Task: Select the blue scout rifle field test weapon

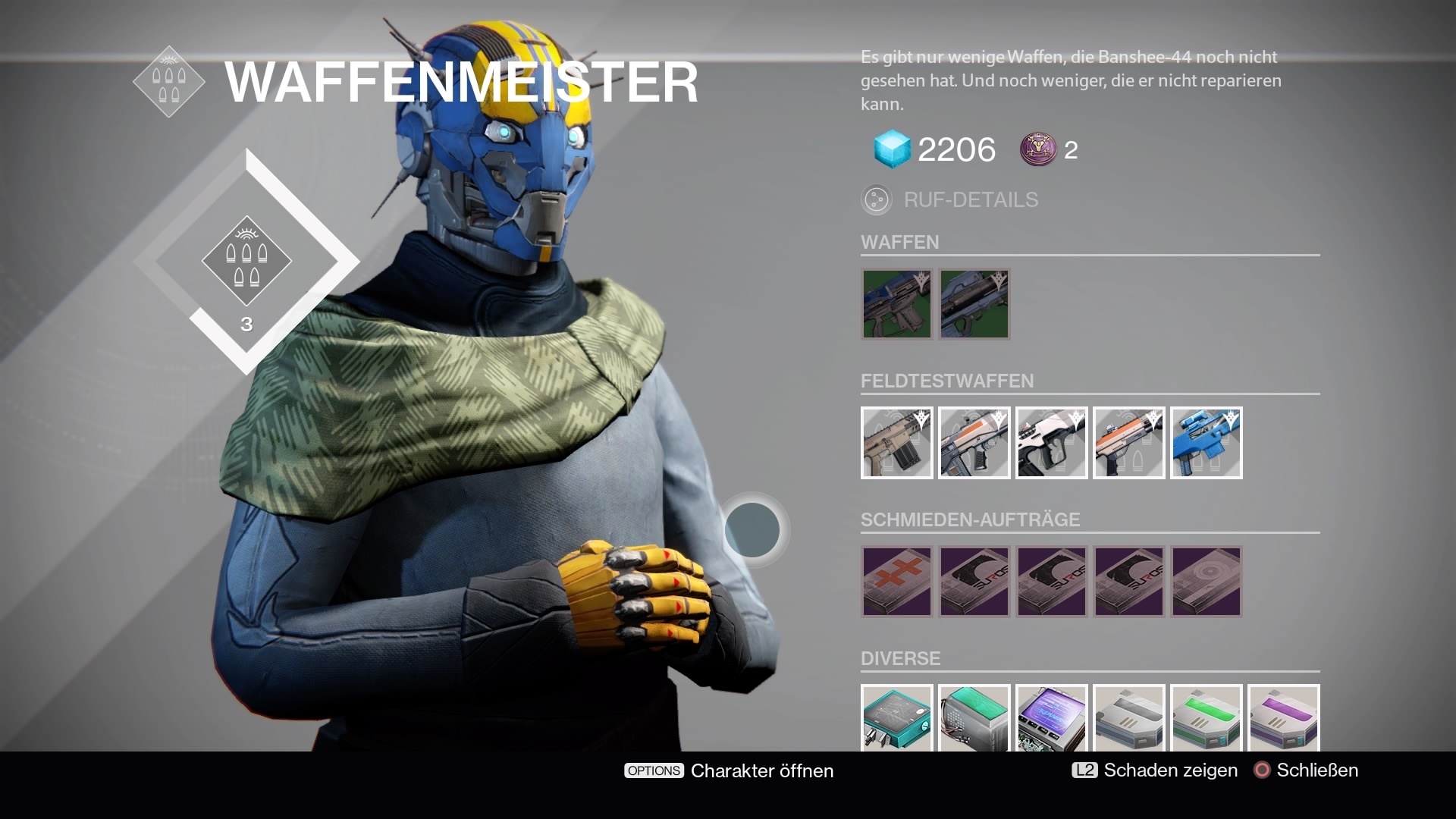Action: pos(1206,443)
